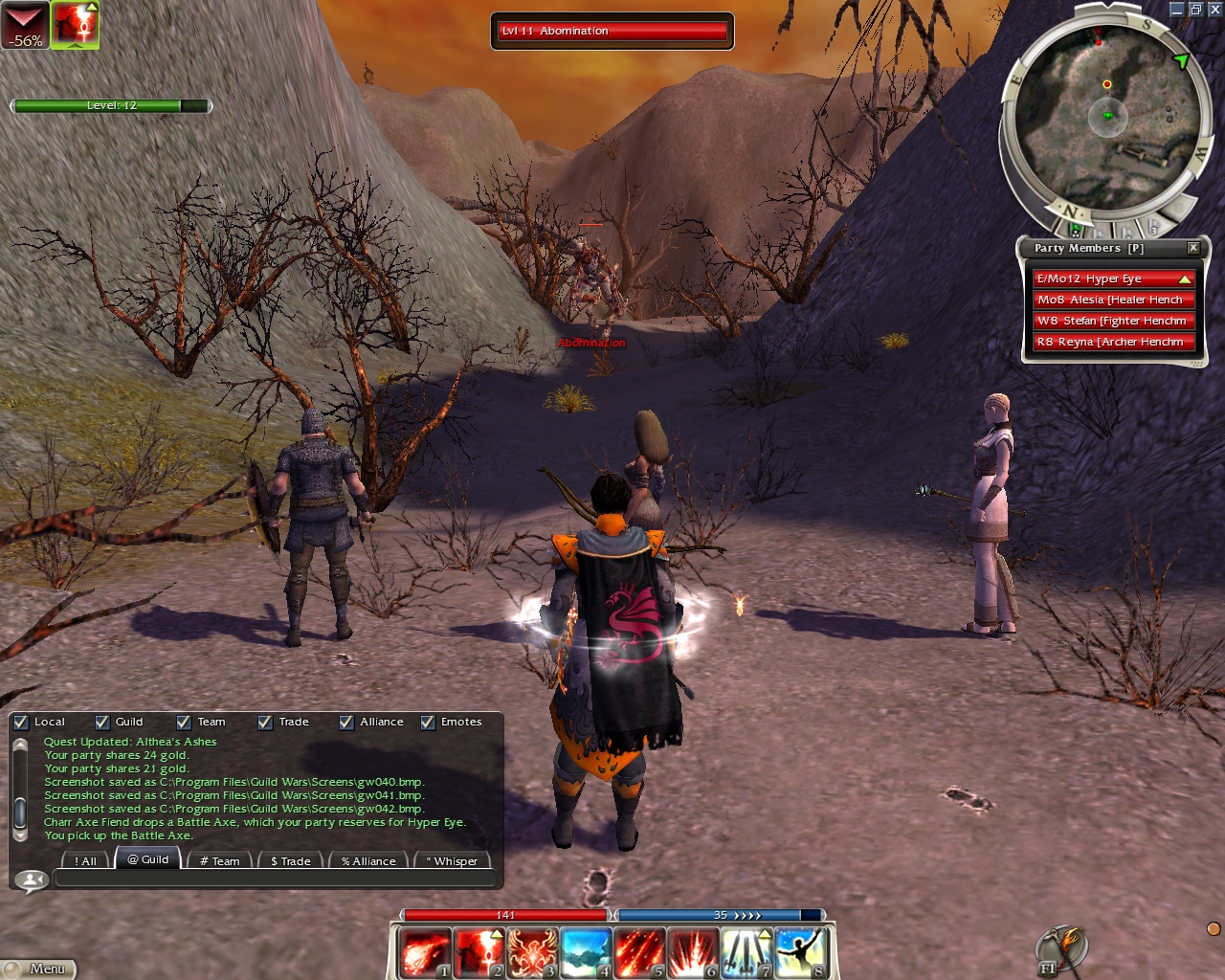The height and width of the screenshot is (980, 1225).
Task: Cast the fireball skill in slot 1
Action: coord(424,952)
